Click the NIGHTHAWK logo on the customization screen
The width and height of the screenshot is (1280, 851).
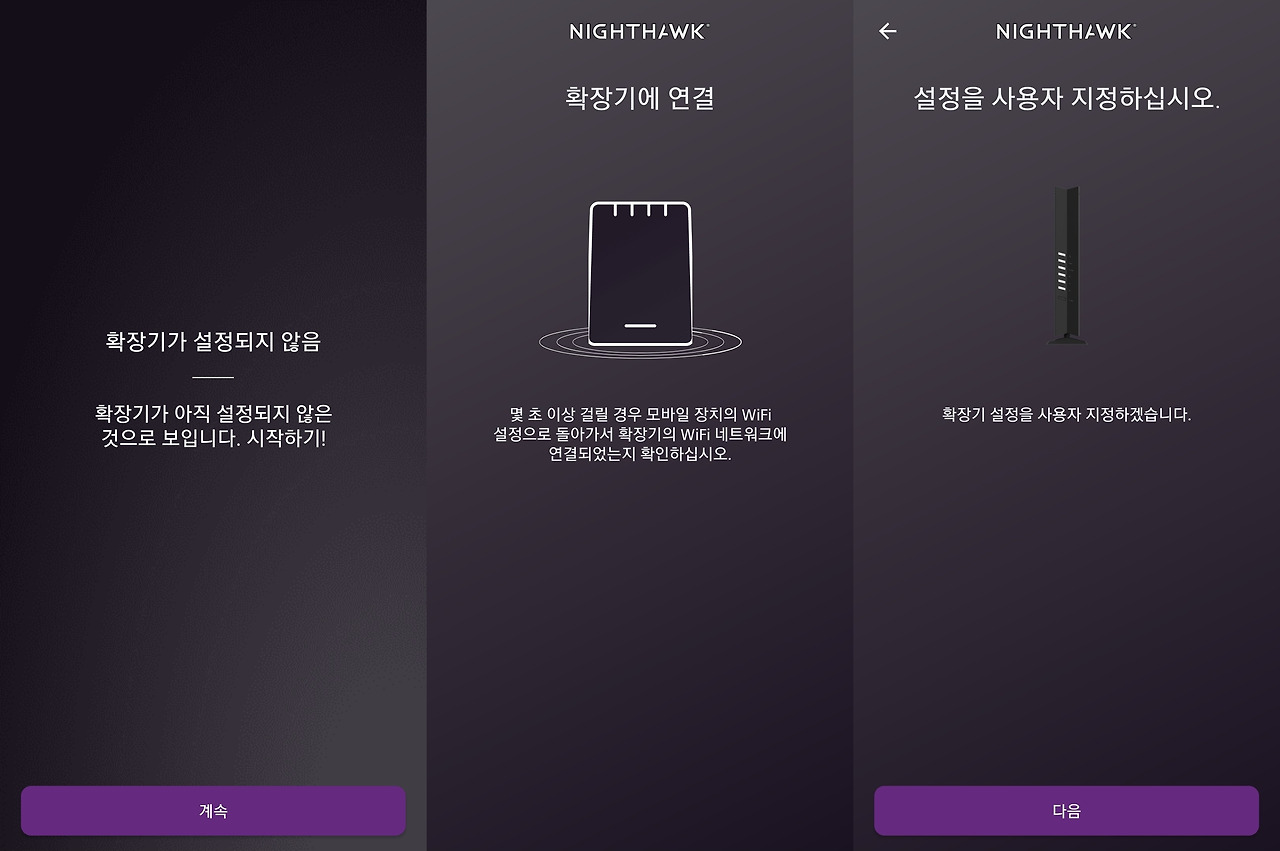1063,31
